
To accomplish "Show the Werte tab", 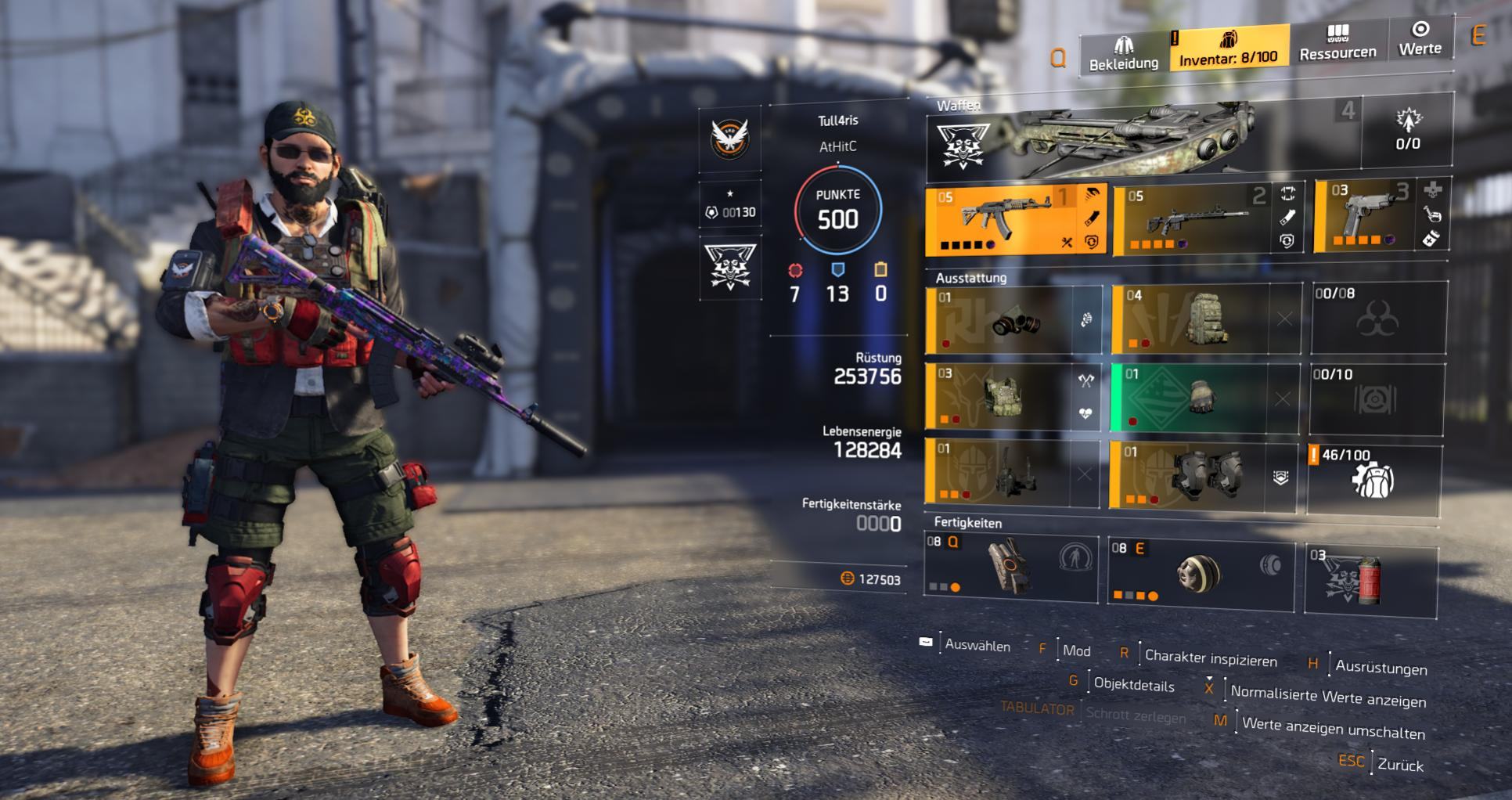I will click(x=1420, y=39).
